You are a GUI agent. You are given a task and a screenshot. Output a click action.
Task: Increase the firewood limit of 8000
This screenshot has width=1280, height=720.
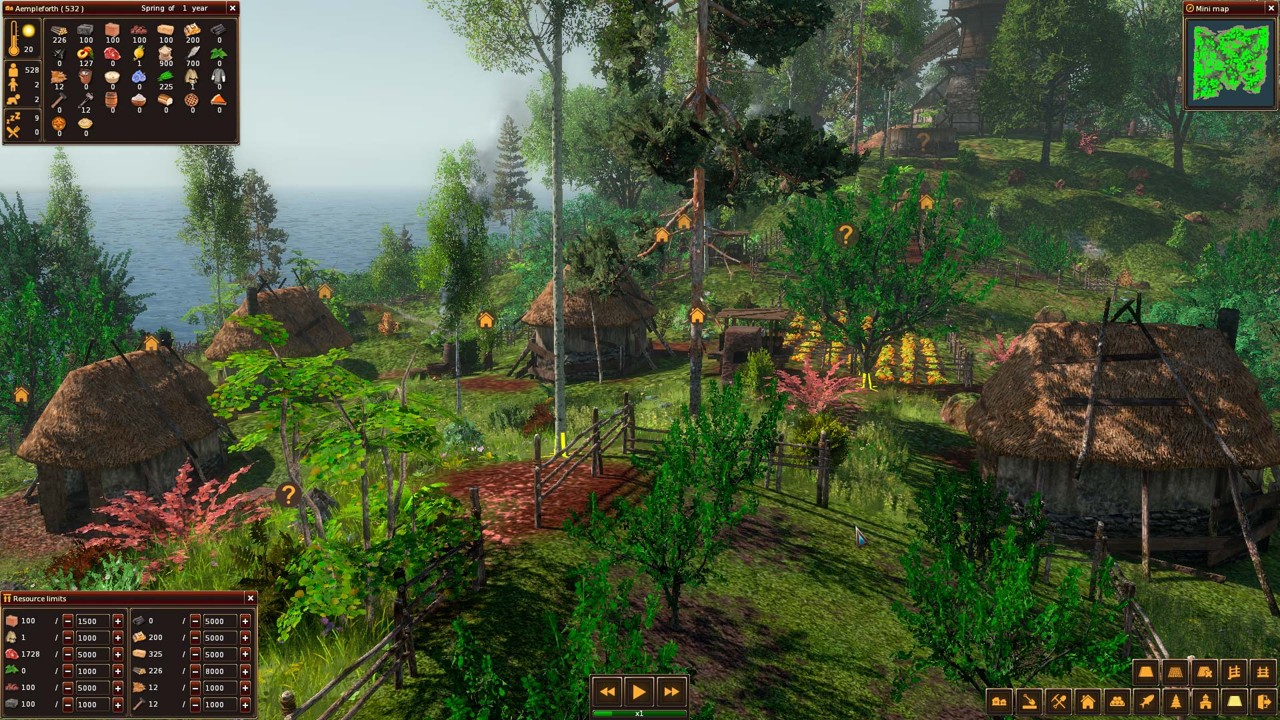[245, 671]
